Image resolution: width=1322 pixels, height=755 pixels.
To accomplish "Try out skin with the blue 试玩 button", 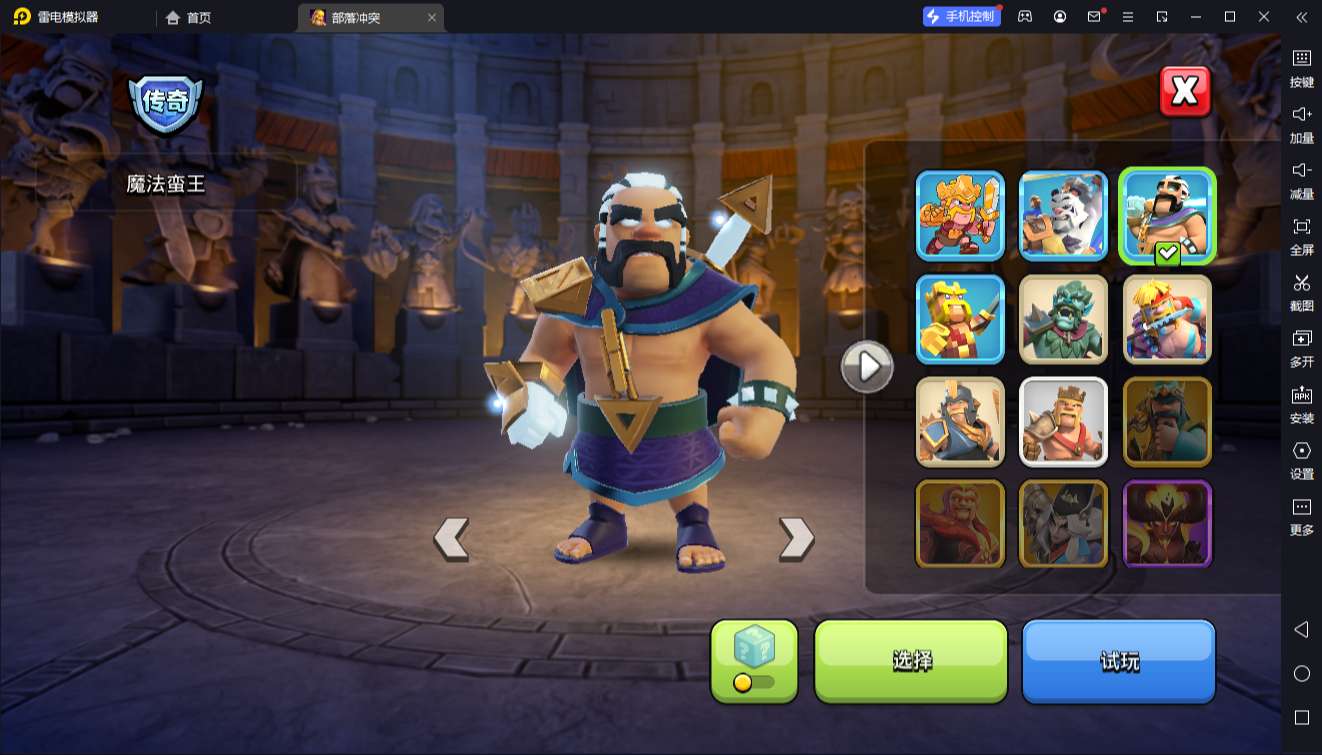I will [x=1118, y=660].
